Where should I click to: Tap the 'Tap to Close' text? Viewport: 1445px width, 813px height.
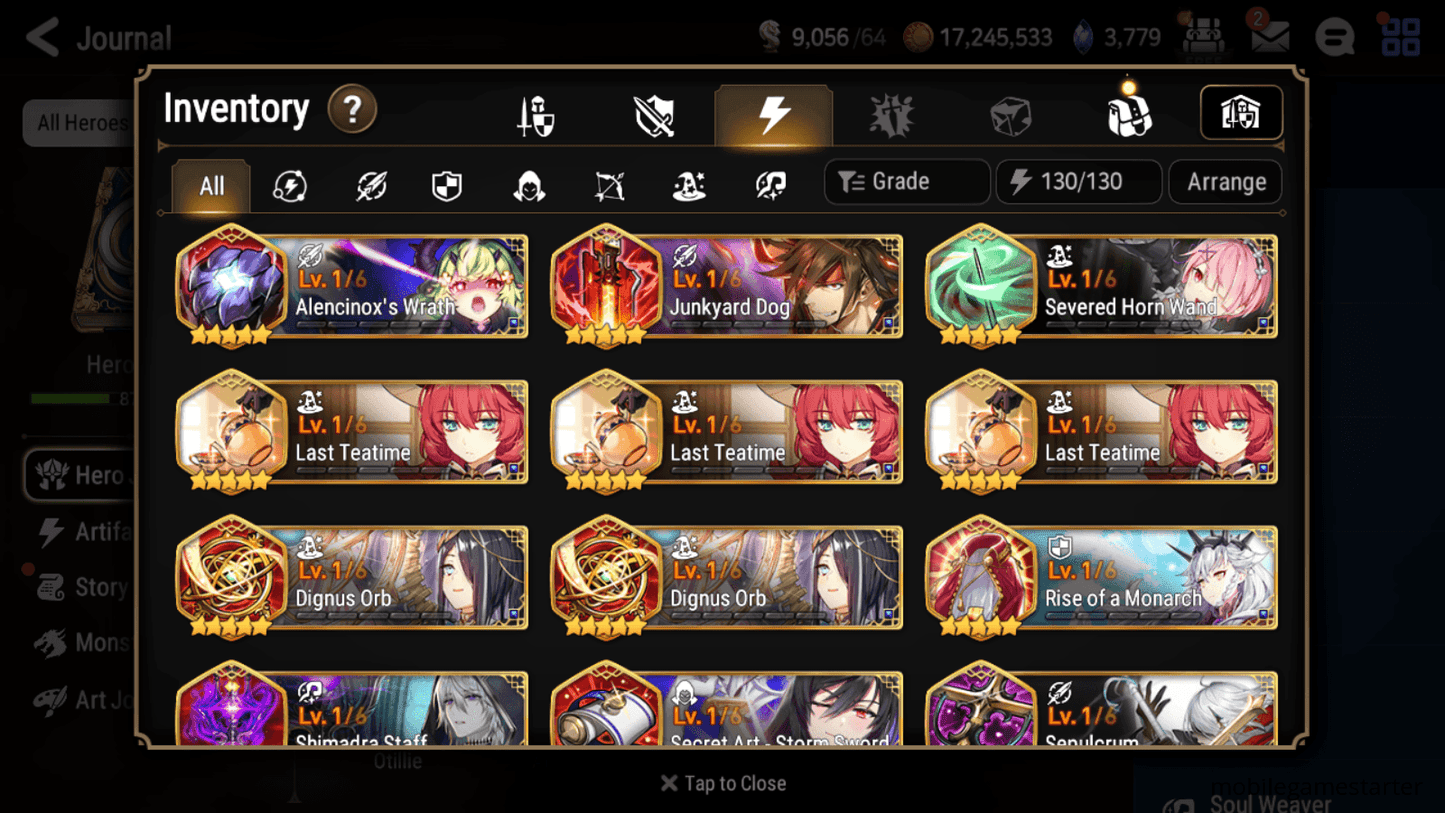coord(722,783)
